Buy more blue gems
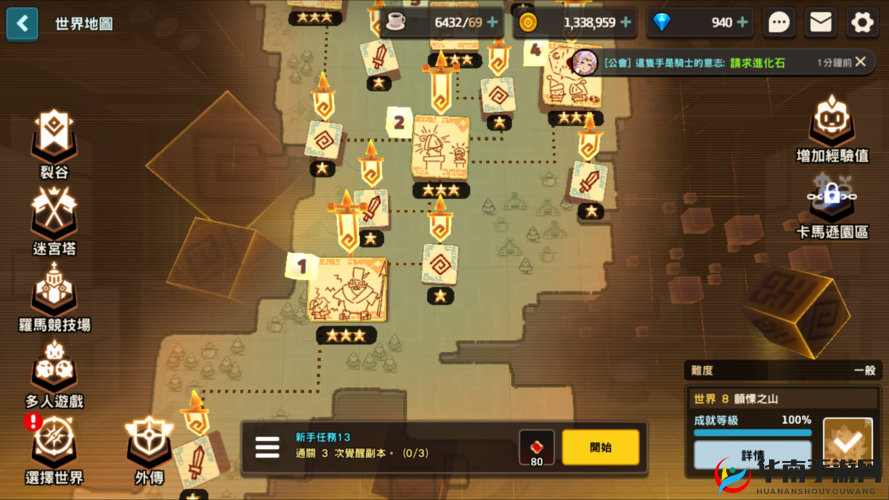 click(742, 22)
